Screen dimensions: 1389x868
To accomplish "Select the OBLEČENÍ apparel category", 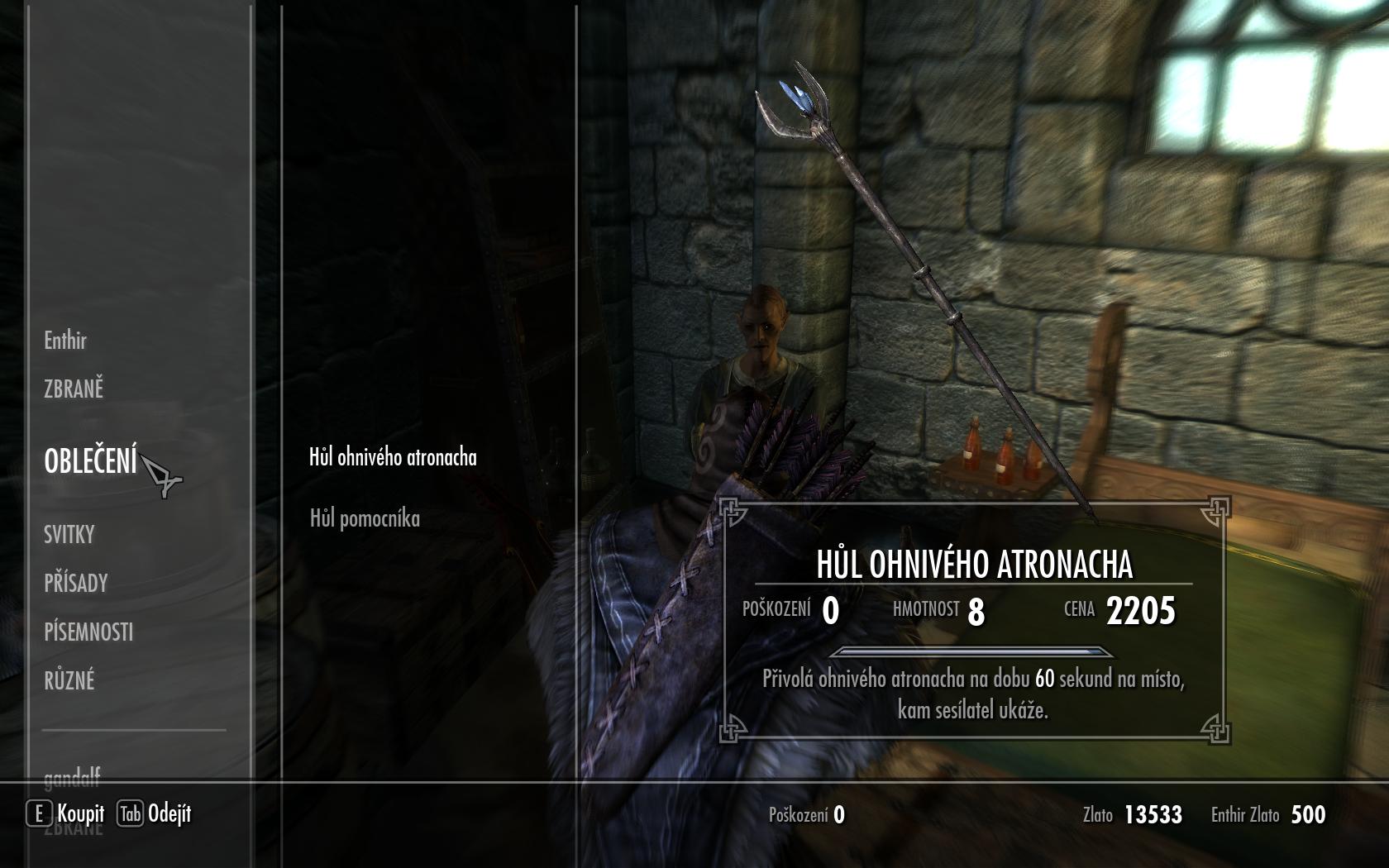I will coord(91,461).
